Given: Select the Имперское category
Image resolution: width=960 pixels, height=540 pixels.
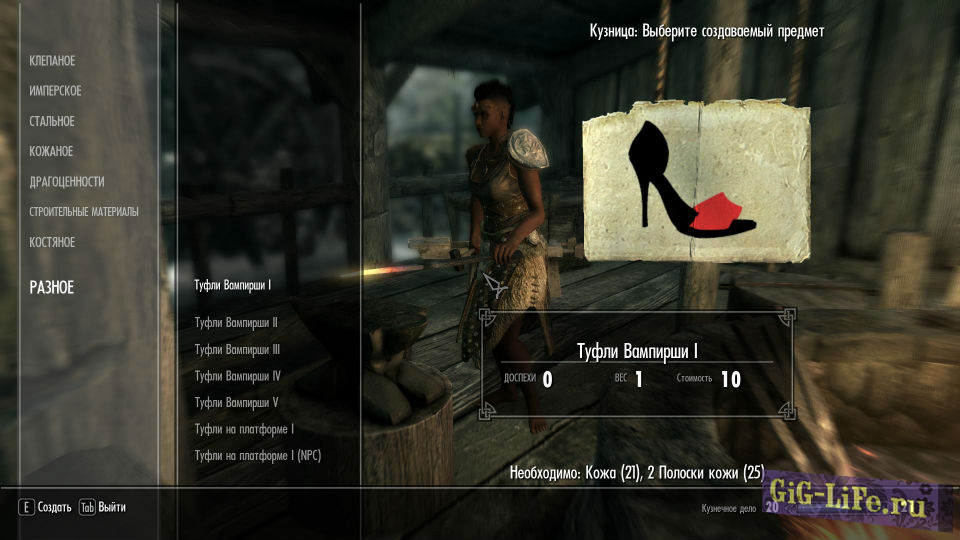Looking at the screenshot, I should point(55,91).
